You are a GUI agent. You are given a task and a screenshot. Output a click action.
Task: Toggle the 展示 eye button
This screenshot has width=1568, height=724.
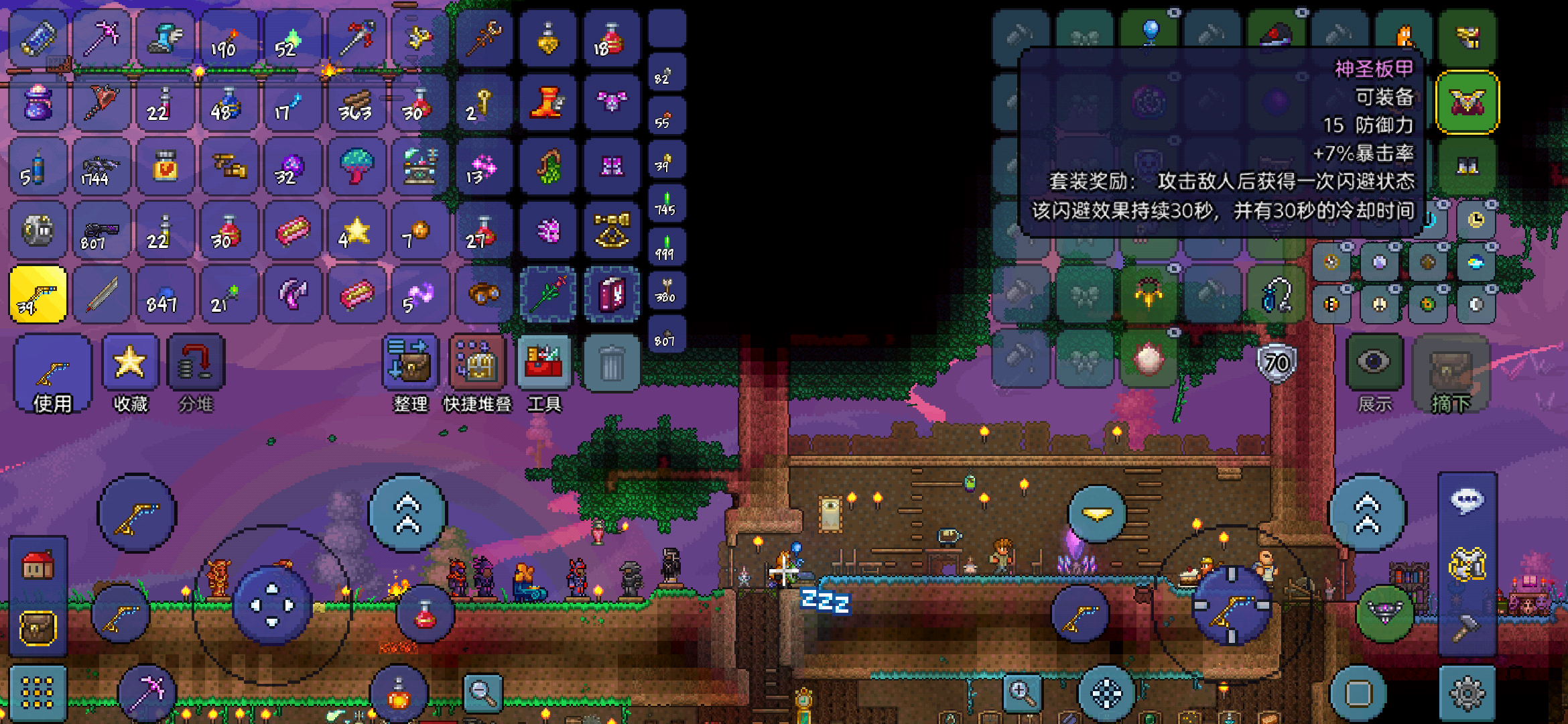1374,373
